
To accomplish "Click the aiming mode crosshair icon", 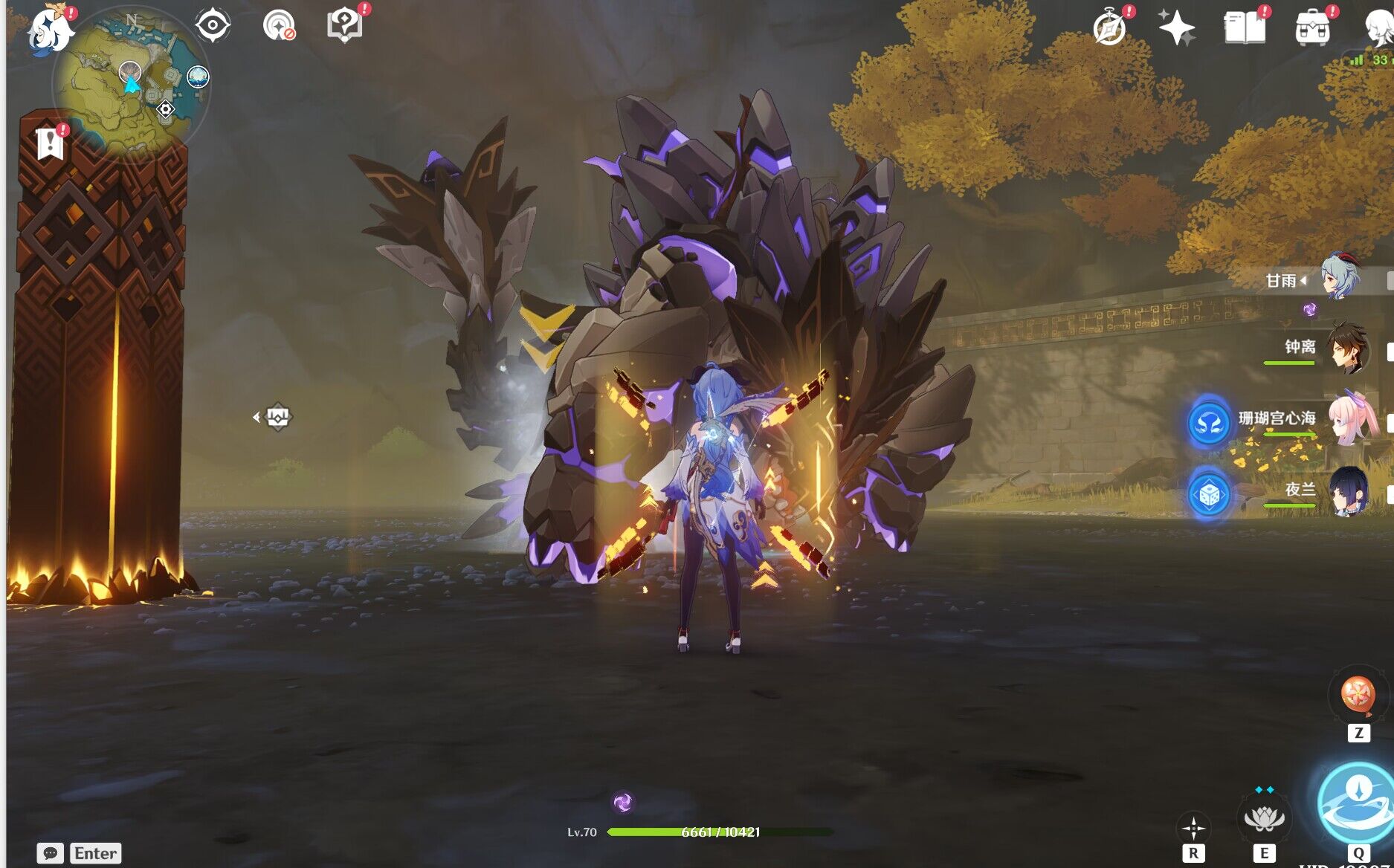I will coord(1193,828).
